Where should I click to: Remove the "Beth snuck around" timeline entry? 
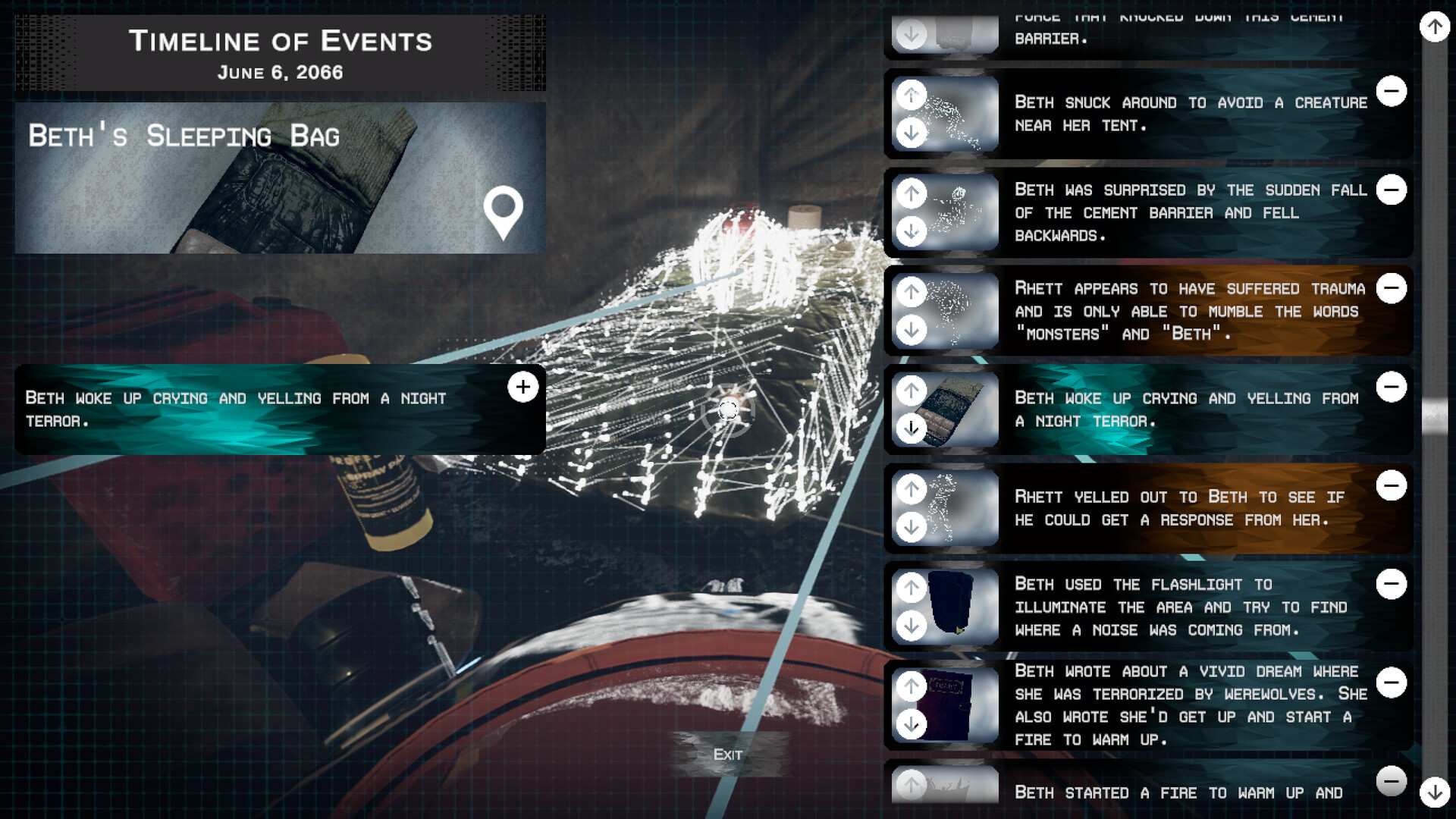pos(1392,91)
